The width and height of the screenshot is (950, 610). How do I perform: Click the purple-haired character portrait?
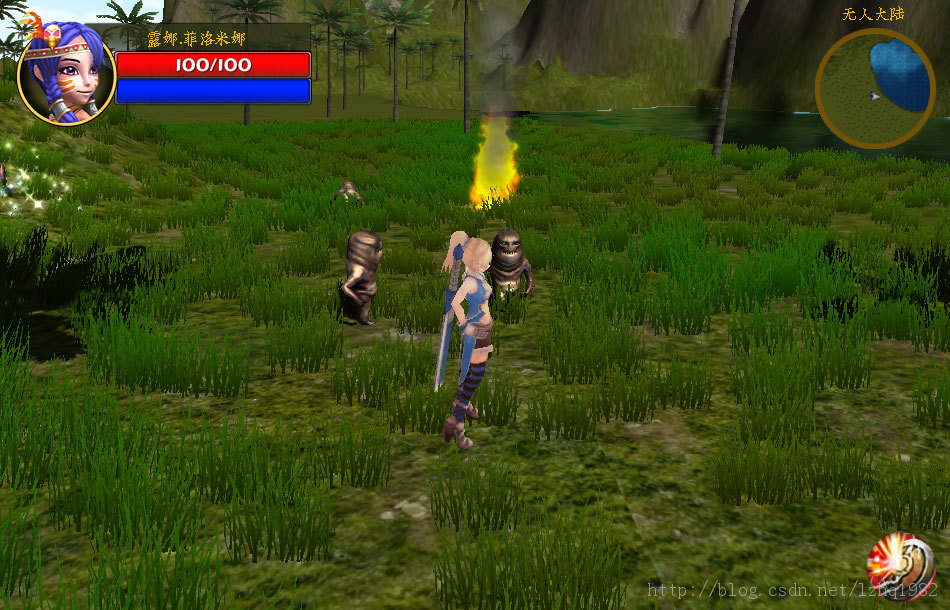pyautogui.click(x=66, y=74)
